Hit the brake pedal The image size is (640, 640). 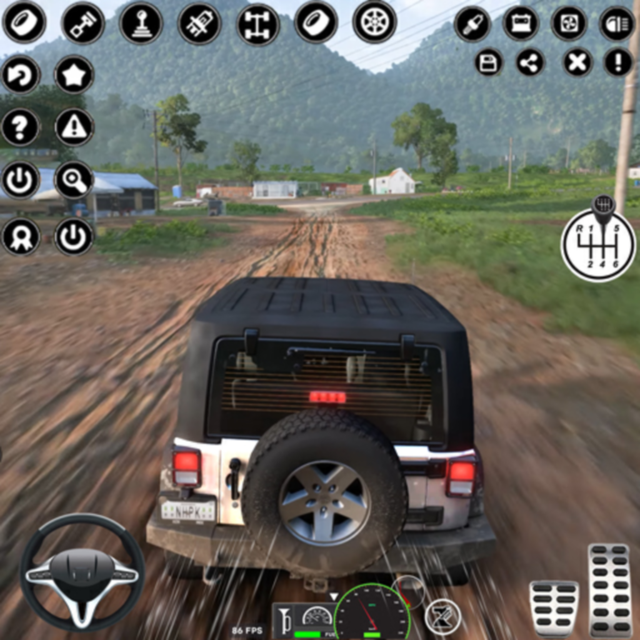[553, 605]
